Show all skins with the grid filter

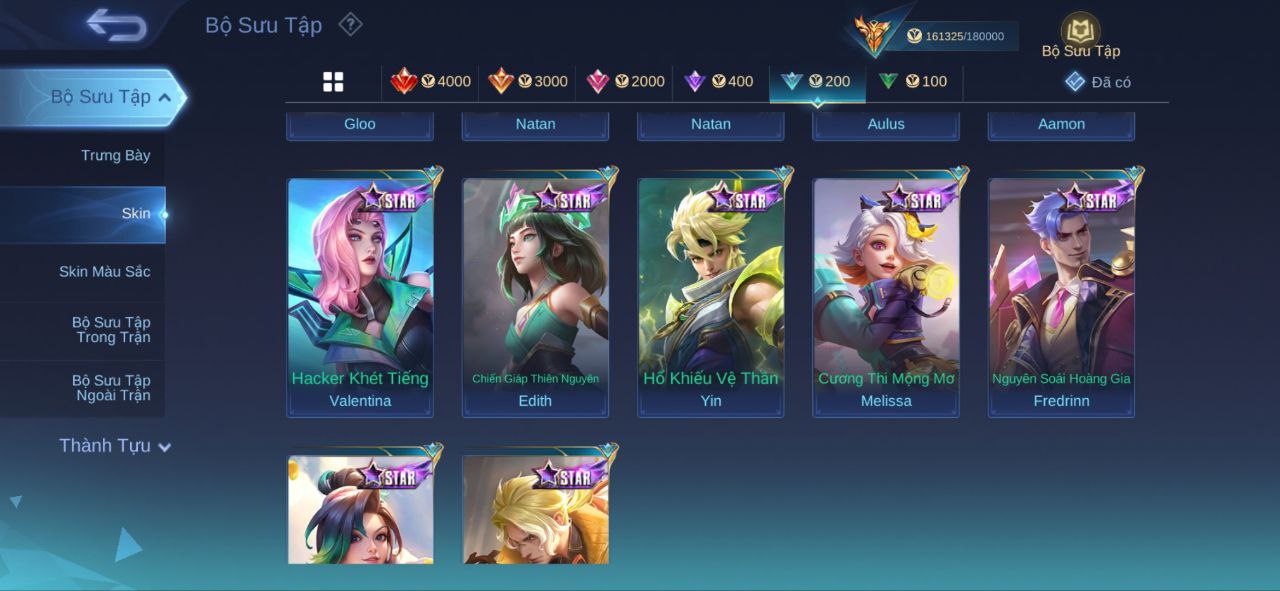[x=333, y=82]
